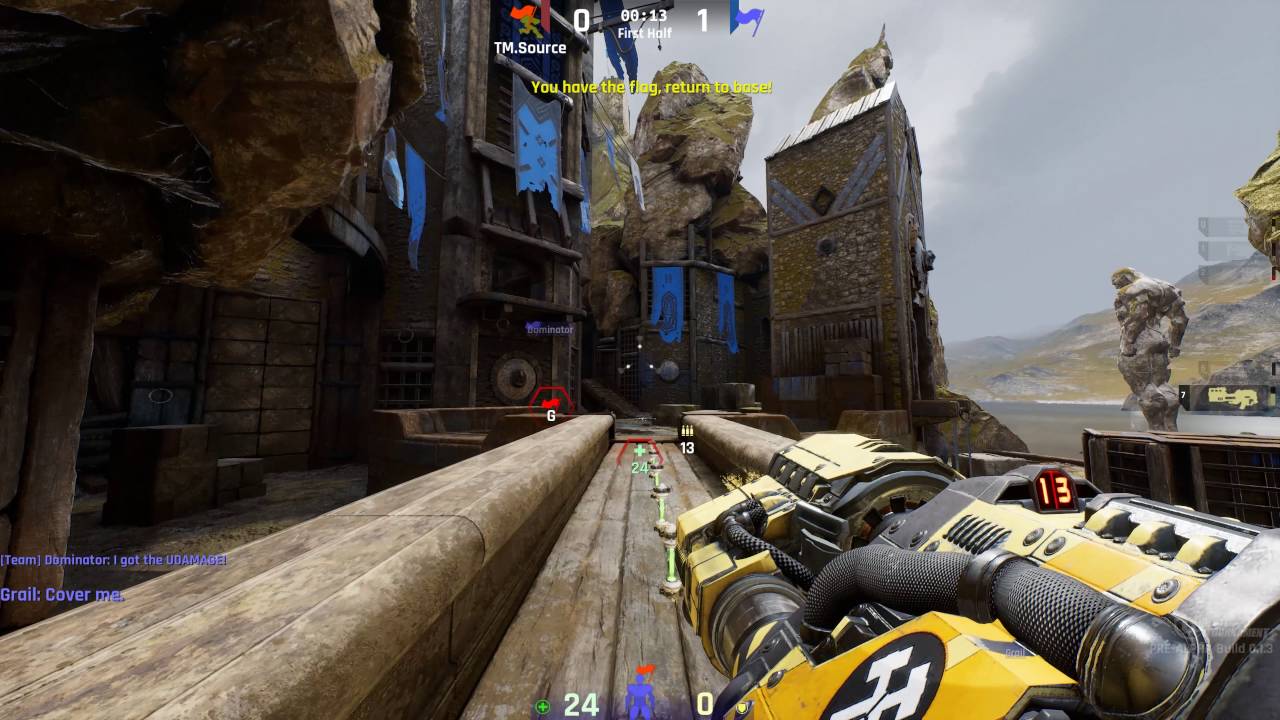Click the green health cross icon
1280x720 pixels.
tap(542, 706)
